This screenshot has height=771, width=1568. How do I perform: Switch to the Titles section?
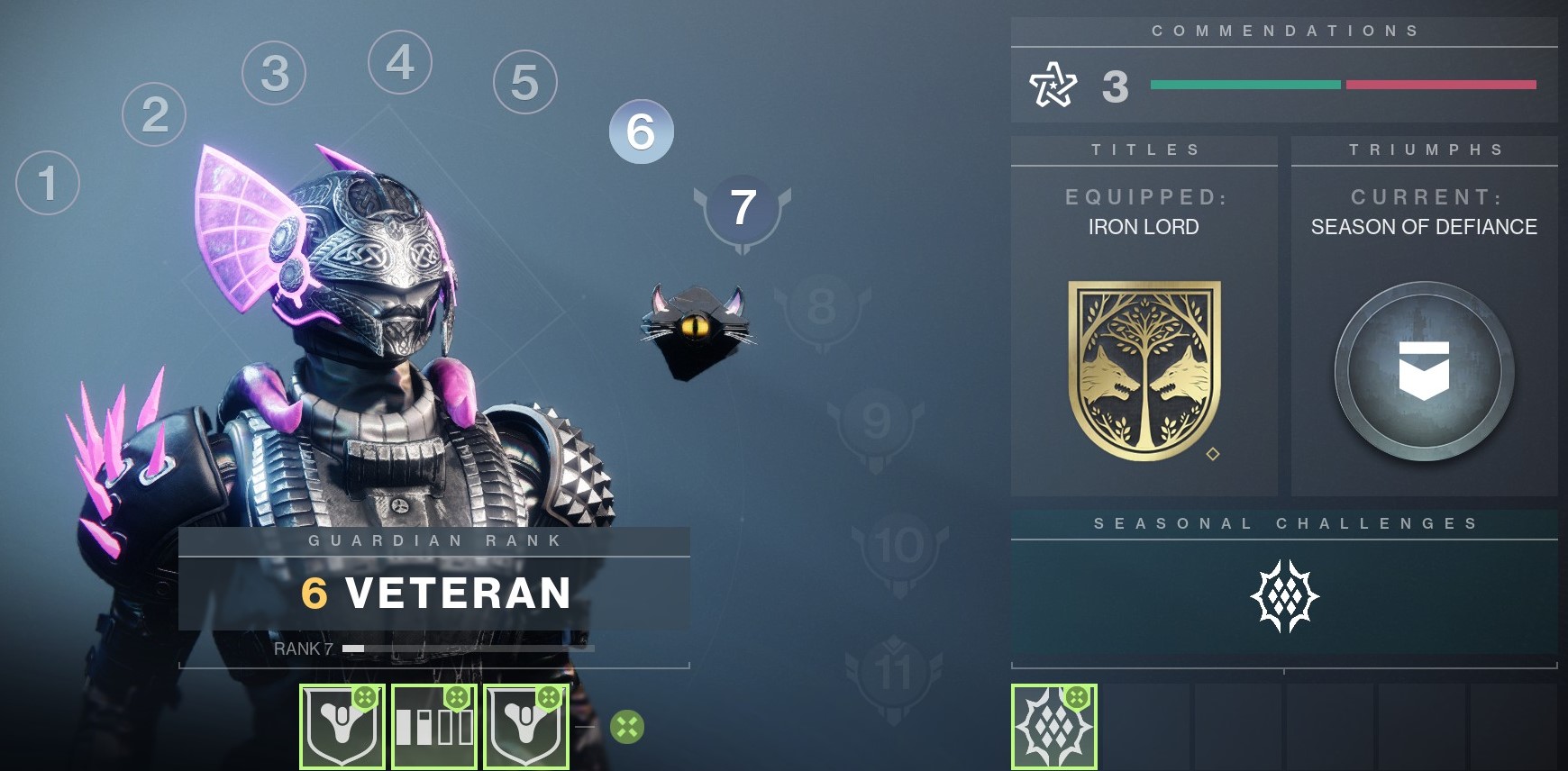click(1143, 150)
